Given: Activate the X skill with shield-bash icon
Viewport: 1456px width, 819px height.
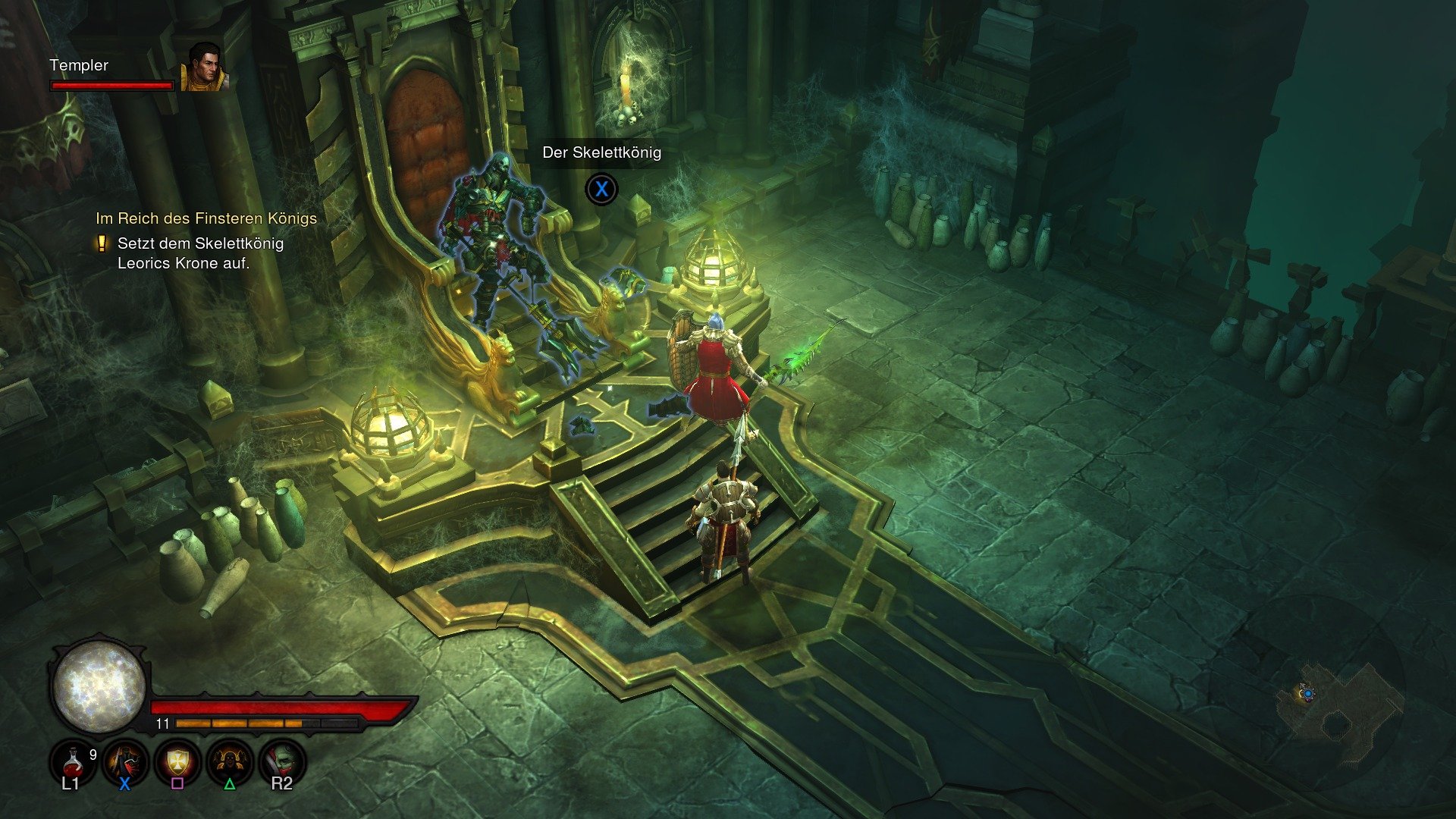Looking at the screenshot, I should (124, 761).
